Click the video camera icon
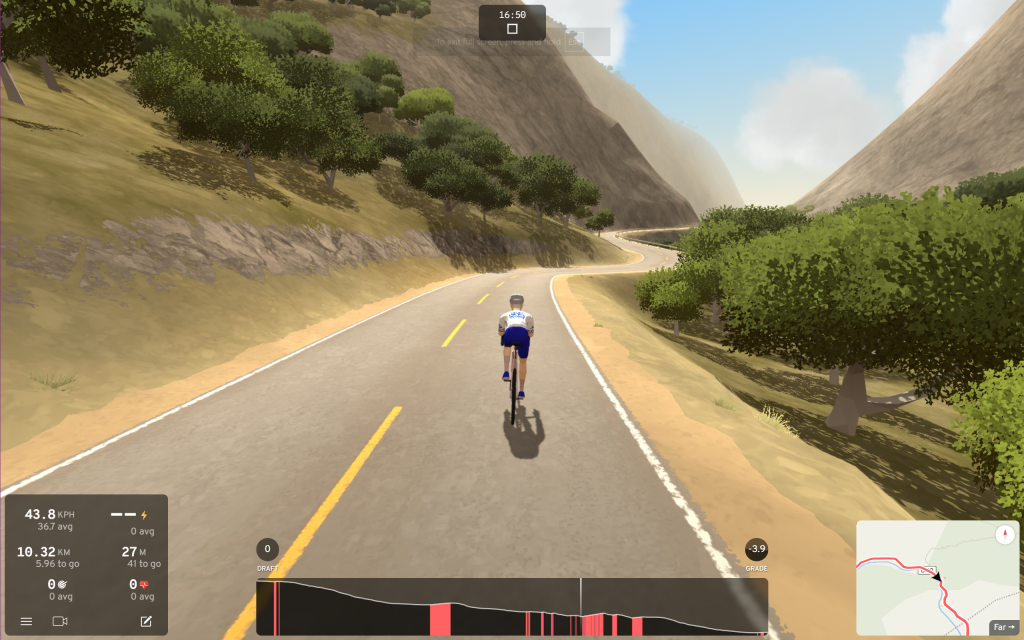This screenshot has height=640, width=1024. tap(59, 622)
